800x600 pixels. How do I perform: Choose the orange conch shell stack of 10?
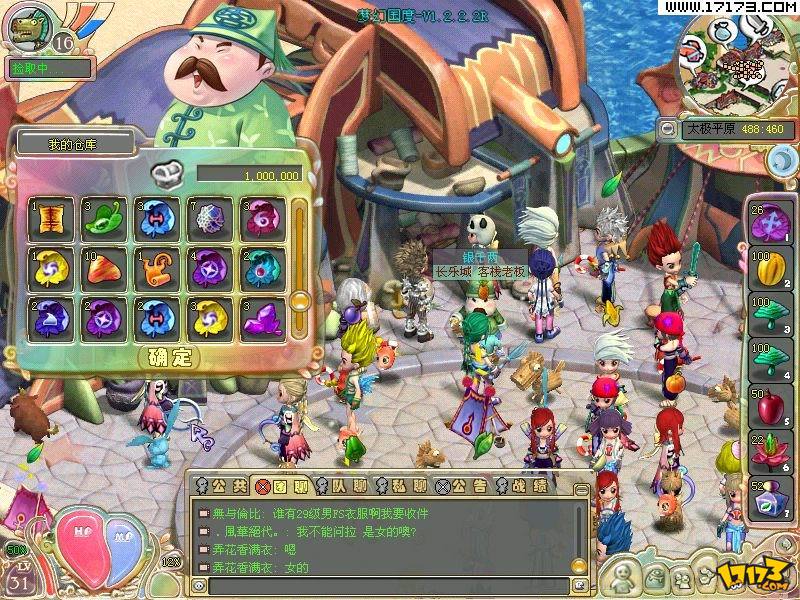(x=103, y=269)
